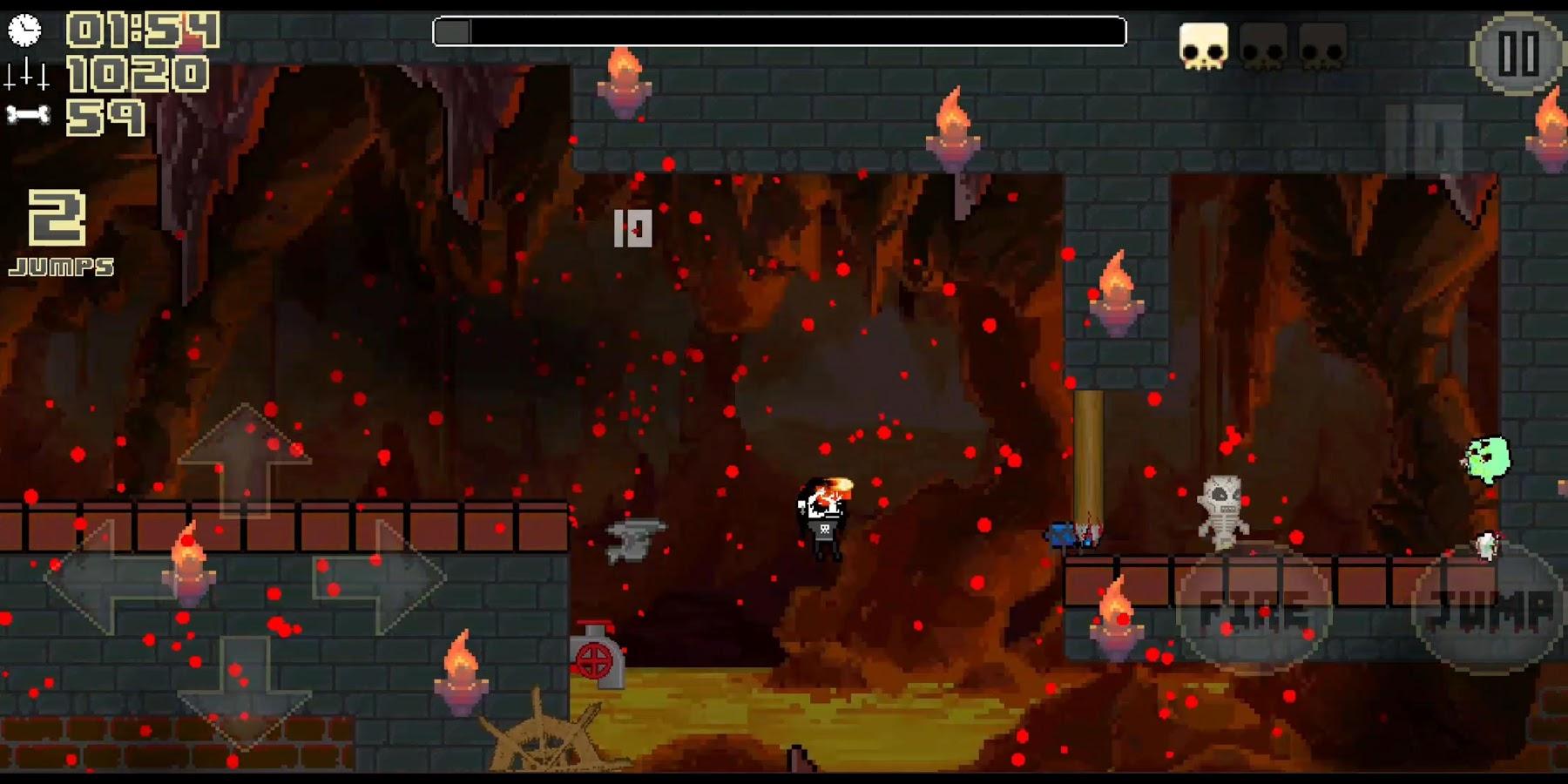
Task: Tap the down arrow on the d-pad
Action: (x=245, y=693)
